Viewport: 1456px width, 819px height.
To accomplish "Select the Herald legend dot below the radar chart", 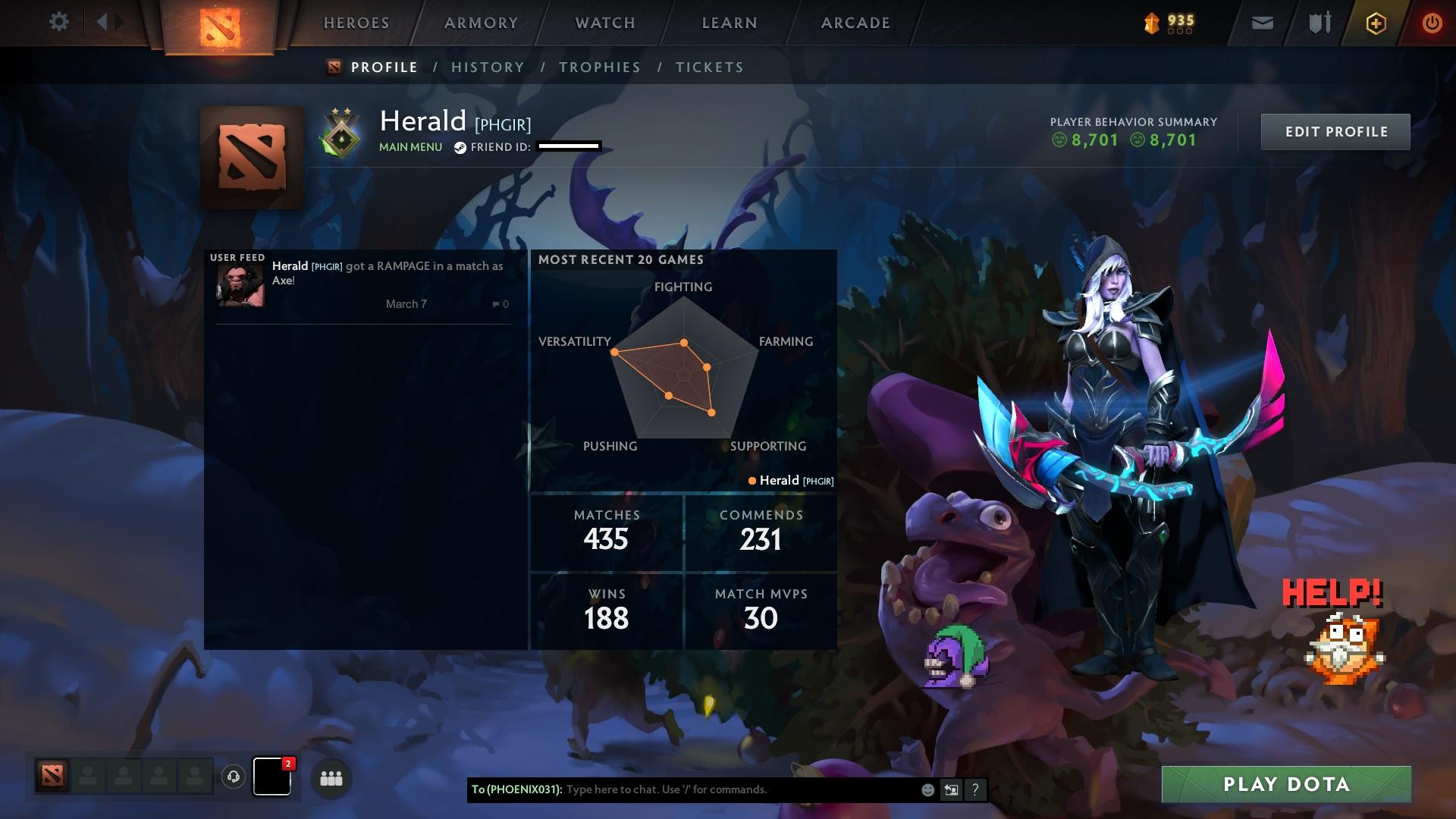I will click(752, 480).
